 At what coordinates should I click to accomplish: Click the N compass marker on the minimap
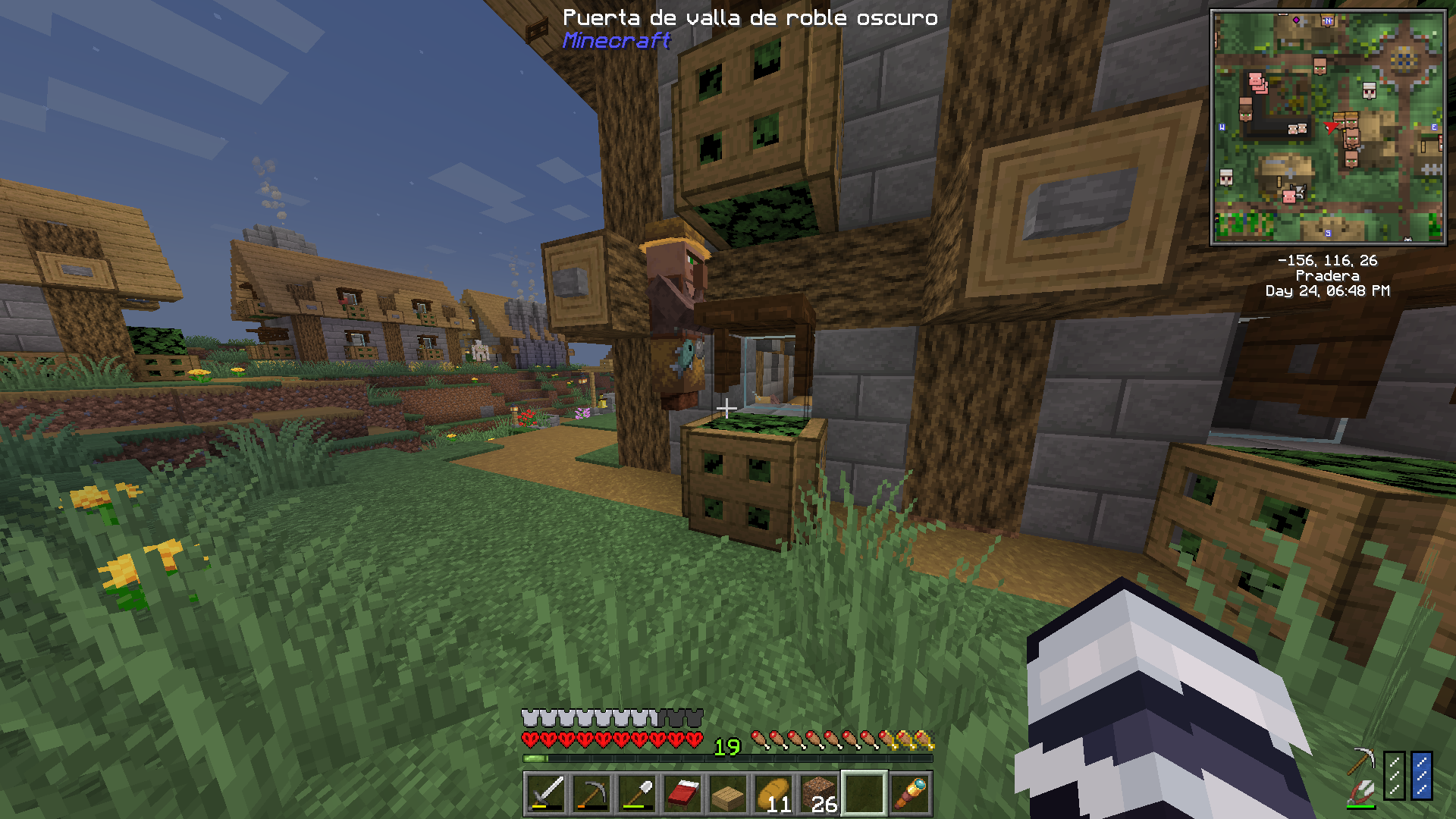(x=1328, y=21)
